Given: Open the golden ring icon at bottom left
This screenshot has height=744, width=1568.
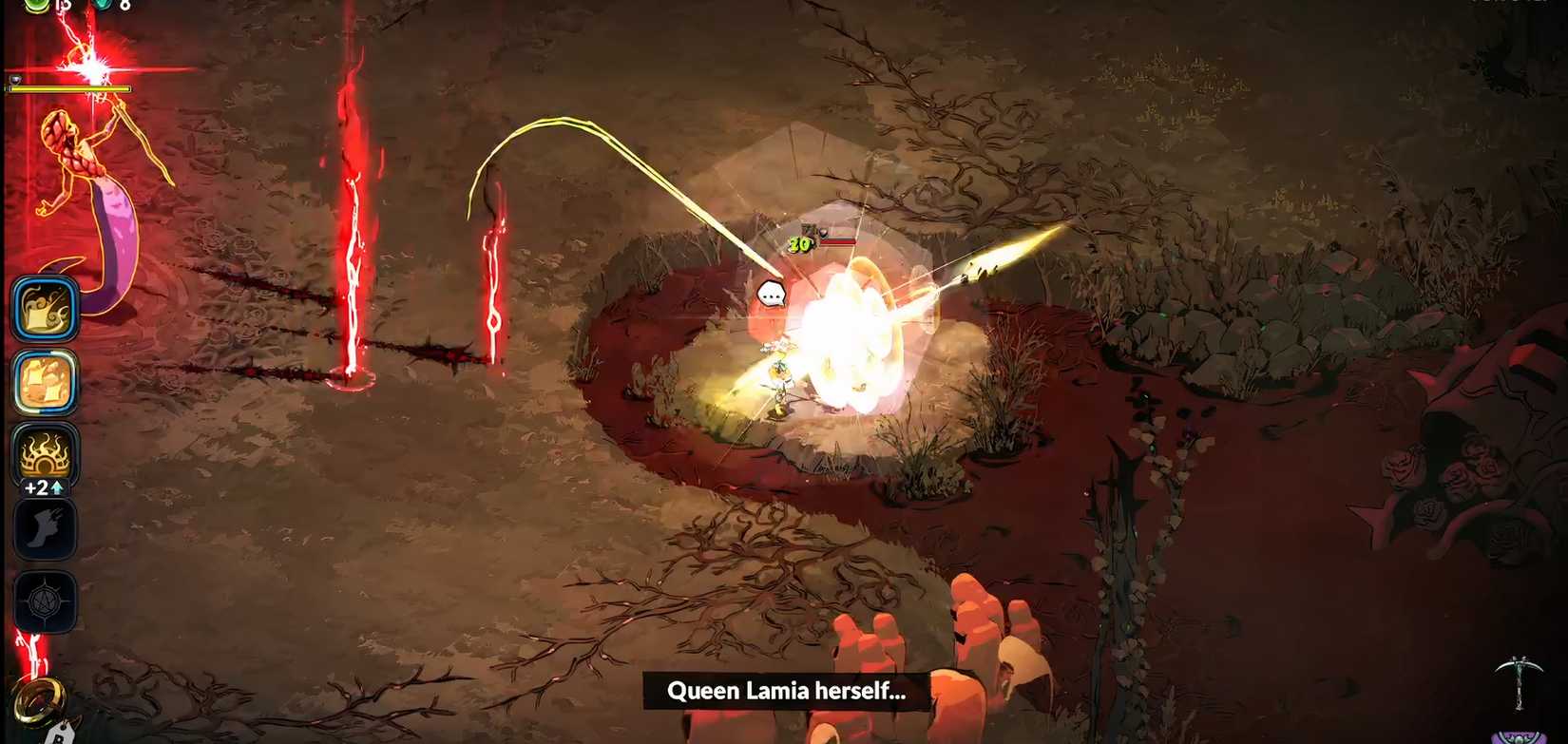Looking at the screenshot, I should click(x=39, y=700).
